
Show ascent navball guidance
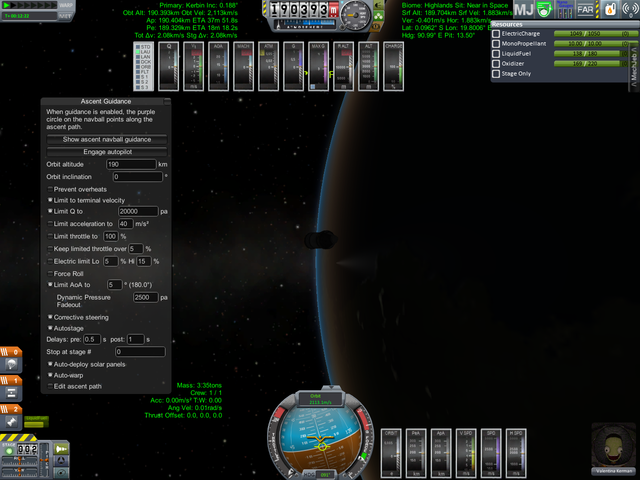(108, 139)
